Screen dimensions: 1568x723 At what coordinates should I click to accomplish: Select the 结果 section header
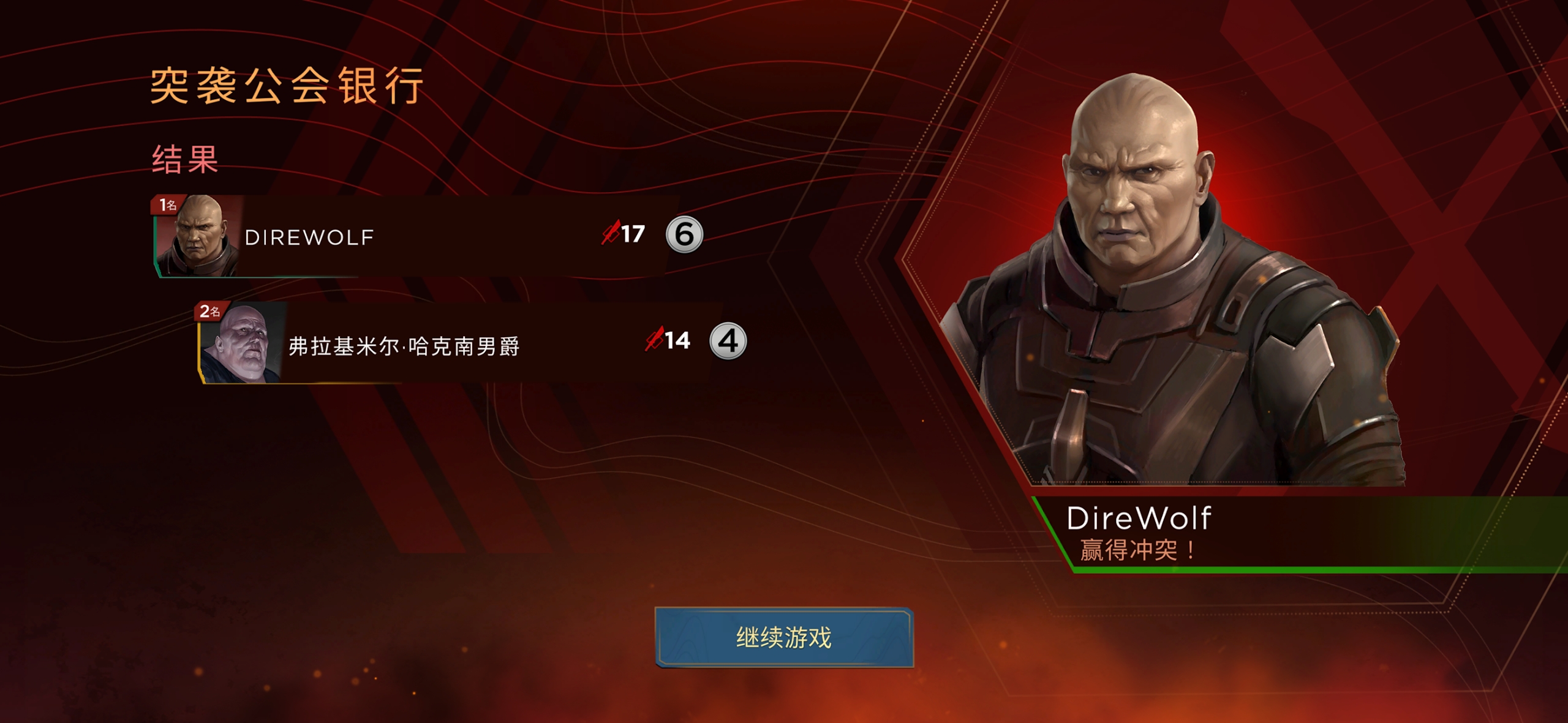click(184, 160)
